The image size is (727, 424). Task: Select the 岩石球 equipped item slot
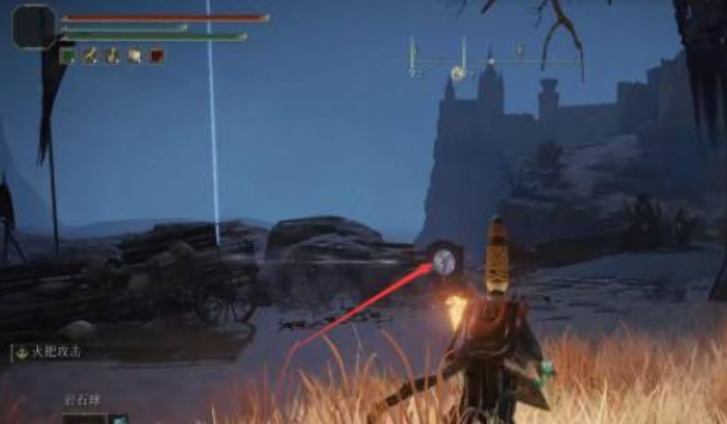pyautogui.click(x=86, y=418)
